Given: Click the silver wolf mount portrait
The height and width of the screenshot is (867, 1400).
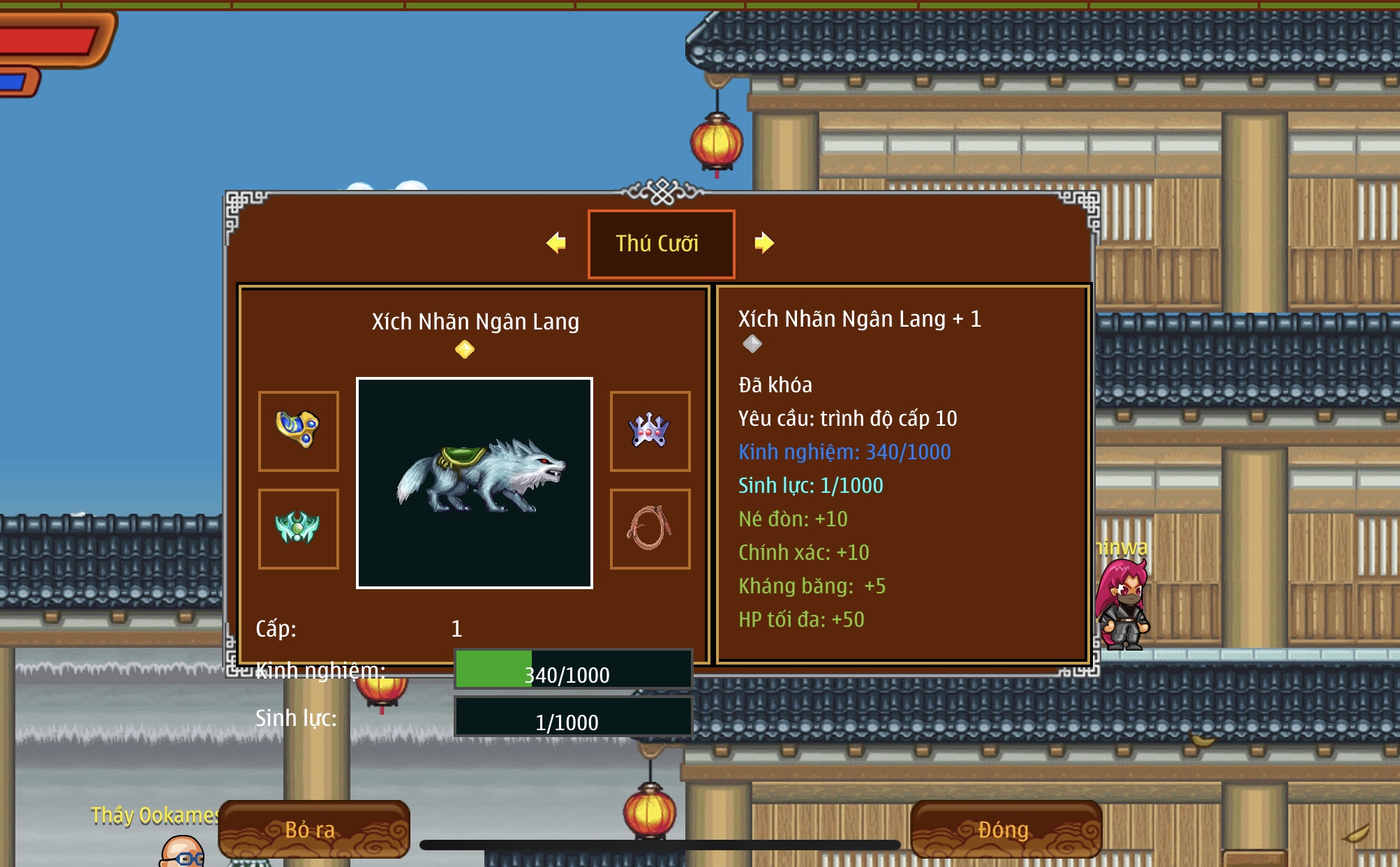Looking at the screenshot, I should click(475, 483).
